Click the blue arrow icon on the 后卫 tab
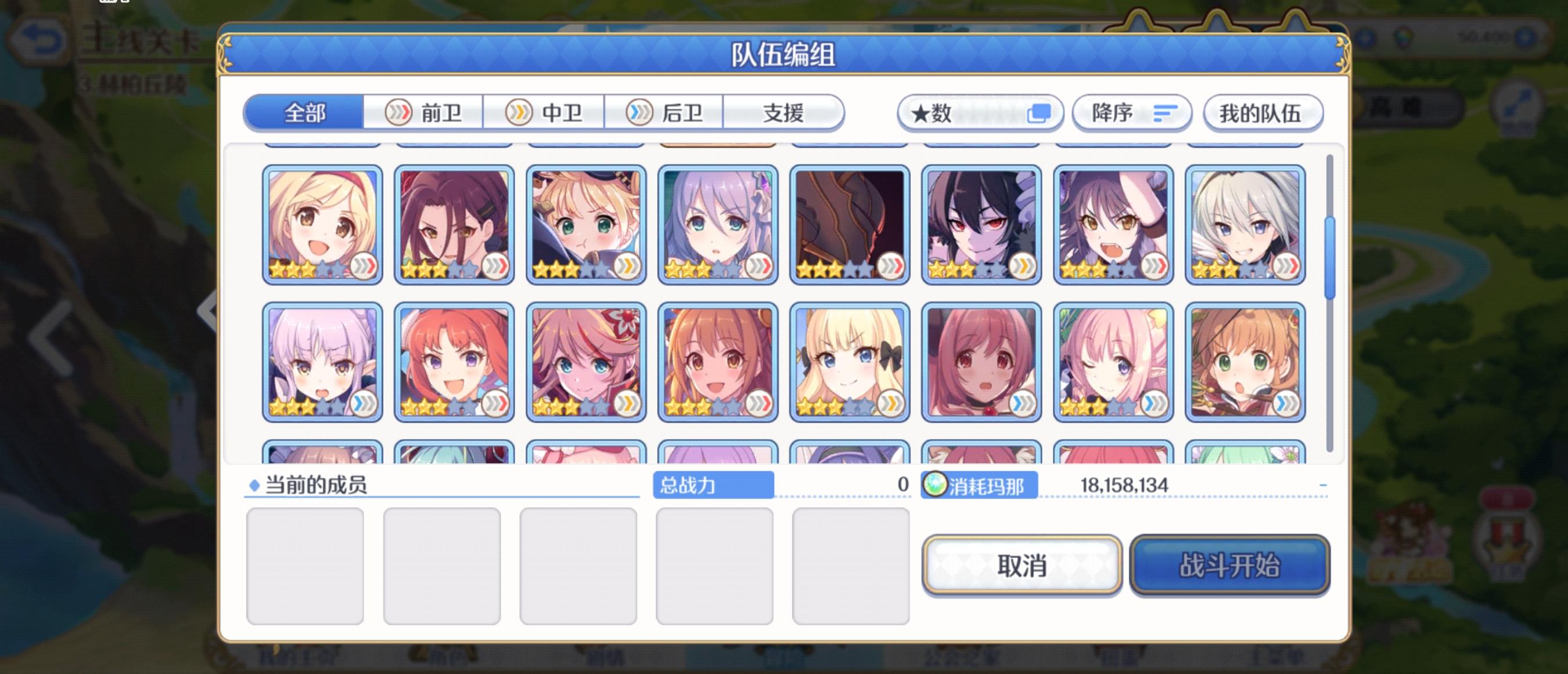 coord(639,112)
